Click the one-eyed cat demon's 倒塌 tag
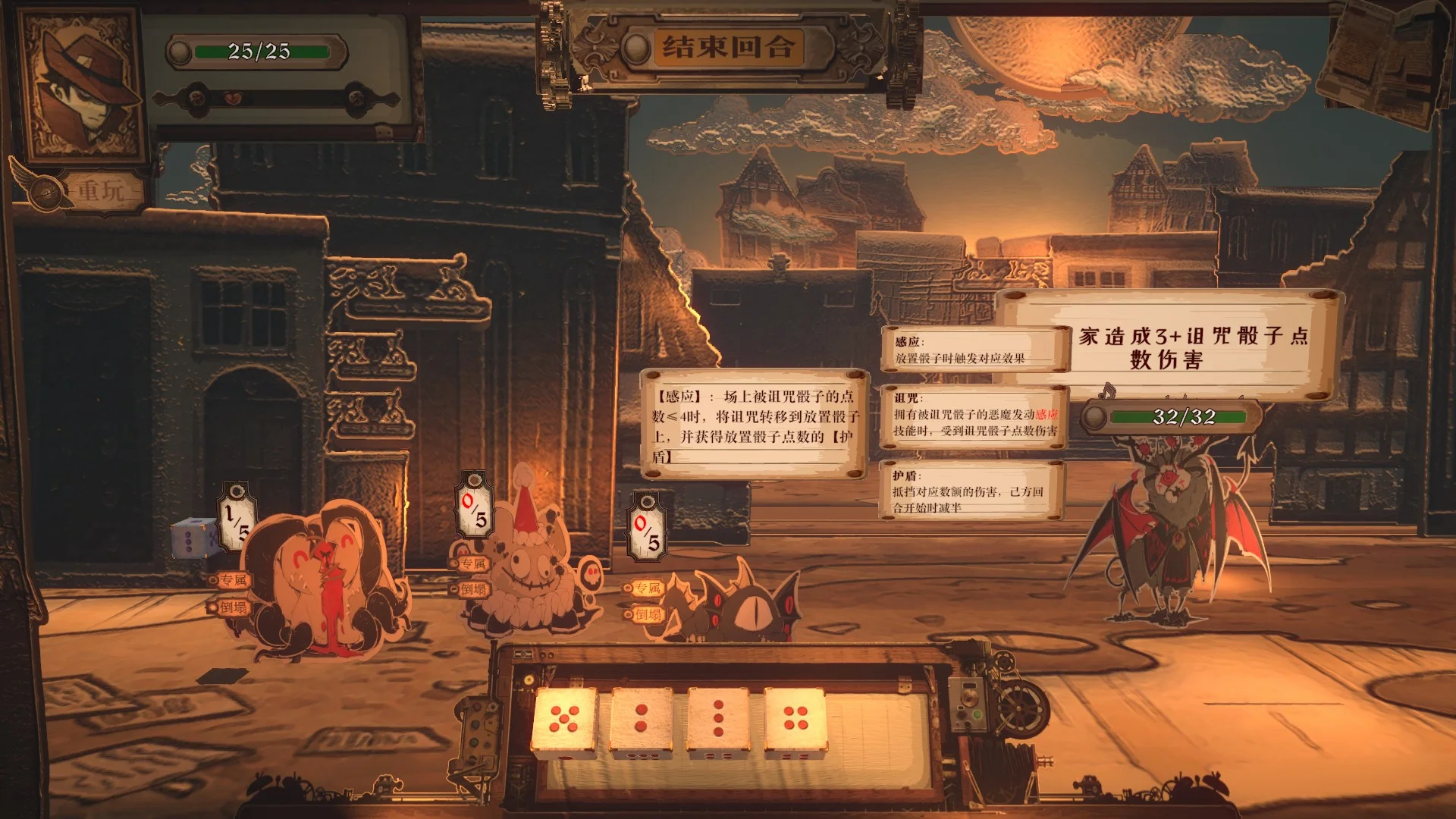The height and width of the screenshot is (819, 1456). (x=645, y=614)
